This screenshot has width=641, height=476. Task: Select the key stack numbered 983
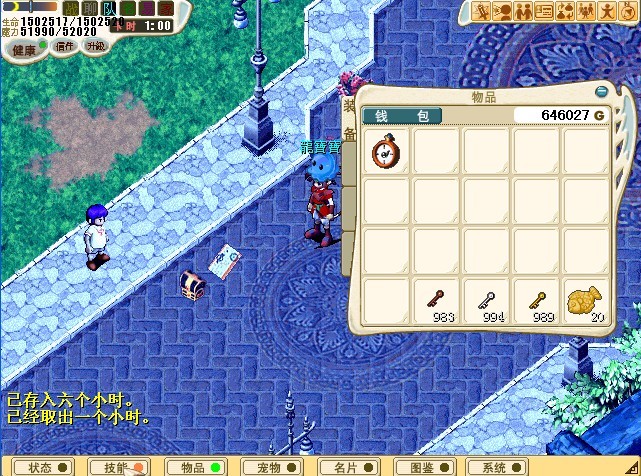click(x=437, y=301)
